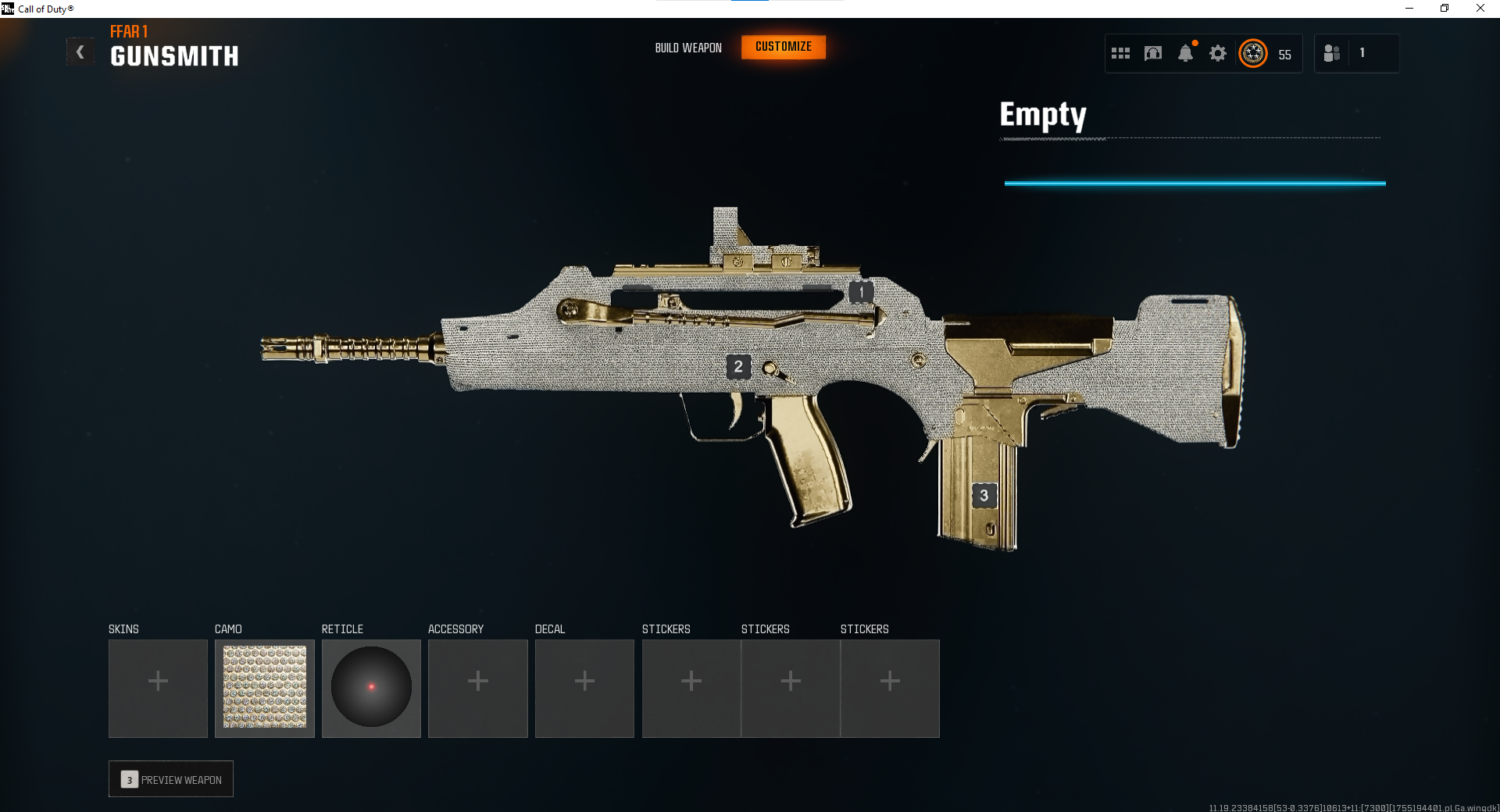Viewport: 1500px width, 812px height.
Task: Choose the red dot Reticle slot
Action: tap(371, 688)
